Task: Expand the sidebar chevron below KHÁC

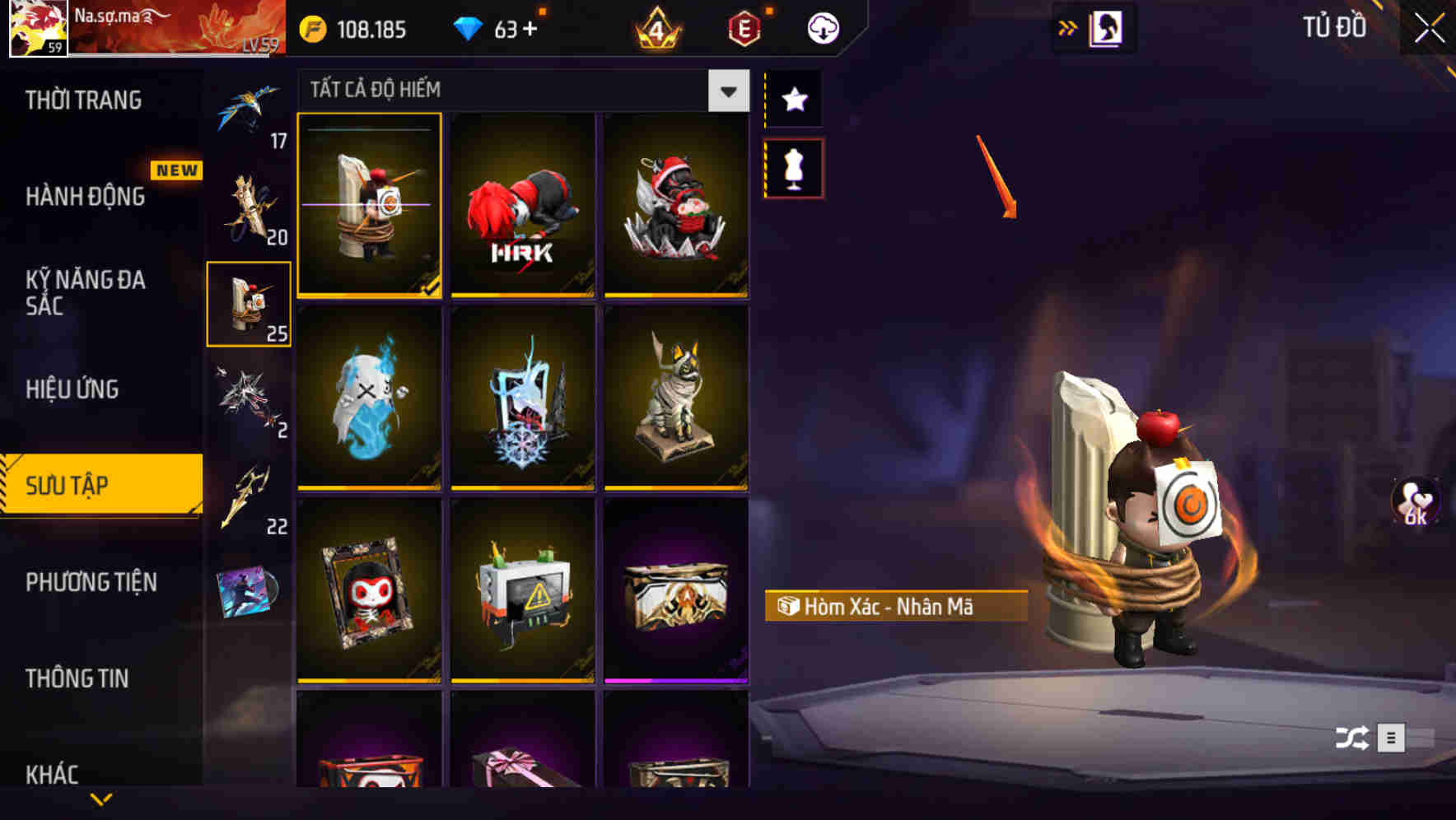Action: click(102, 797)
